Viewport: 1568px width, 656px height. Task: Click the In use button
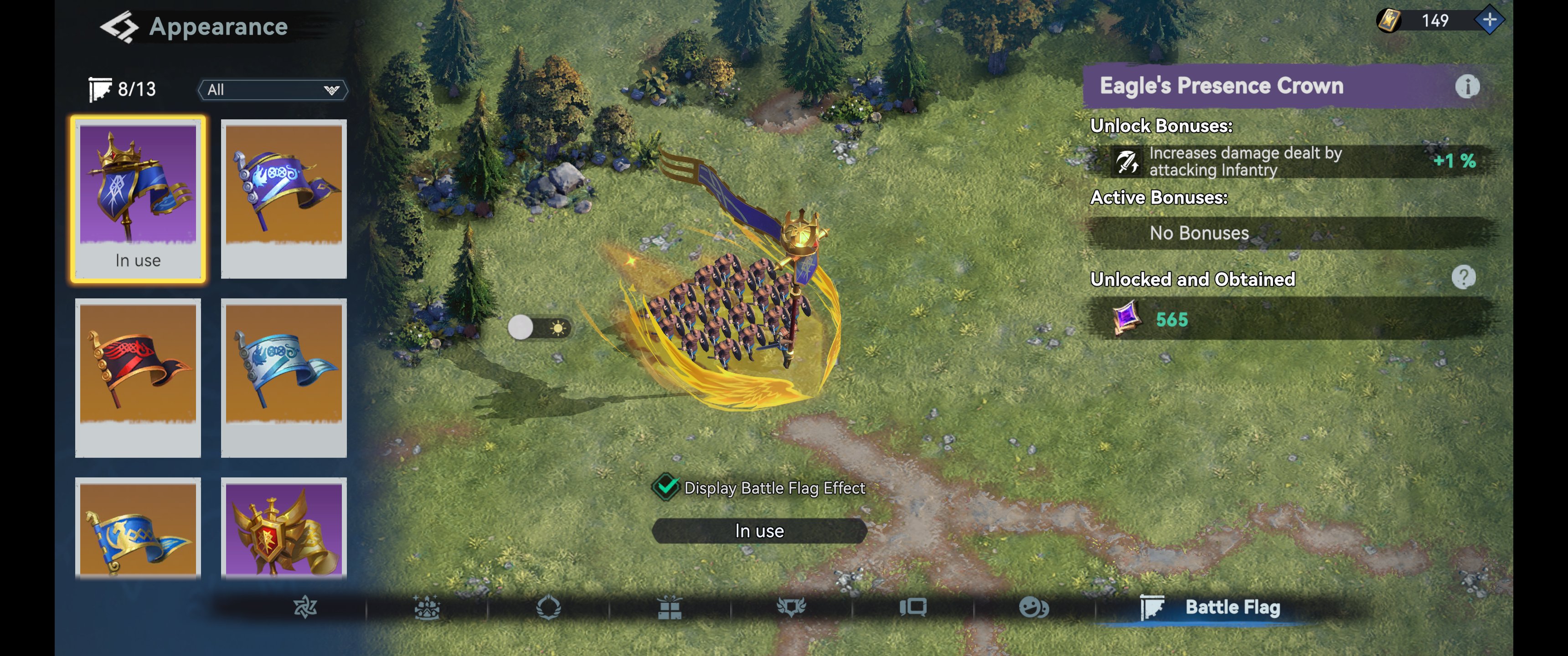coord(759,531)
